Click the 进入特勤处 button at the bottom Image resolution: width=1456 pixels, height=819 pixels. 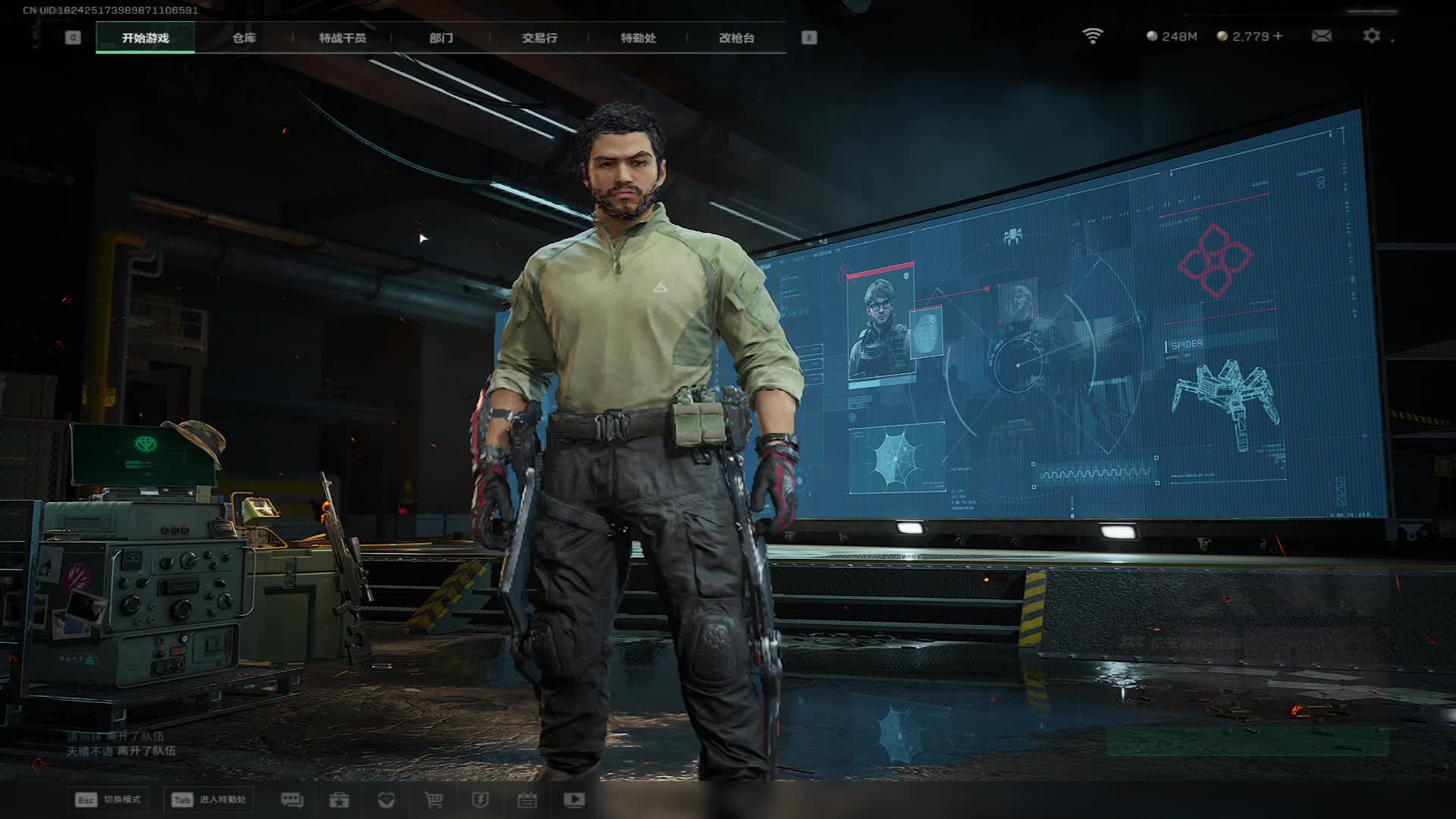pyautogui.click(x=209, y=800)
